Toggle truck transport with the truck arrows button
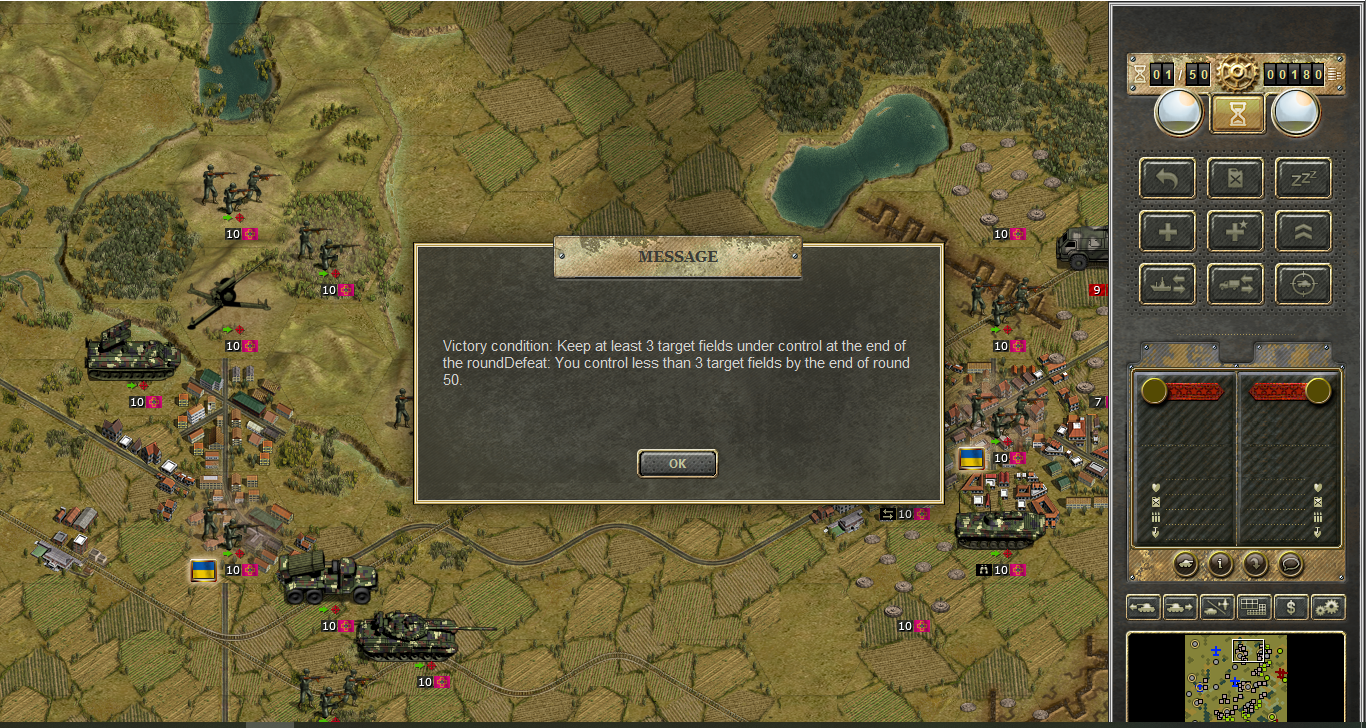The height and width of the screenshot is (728, 1366). [x=1235, y=284]
